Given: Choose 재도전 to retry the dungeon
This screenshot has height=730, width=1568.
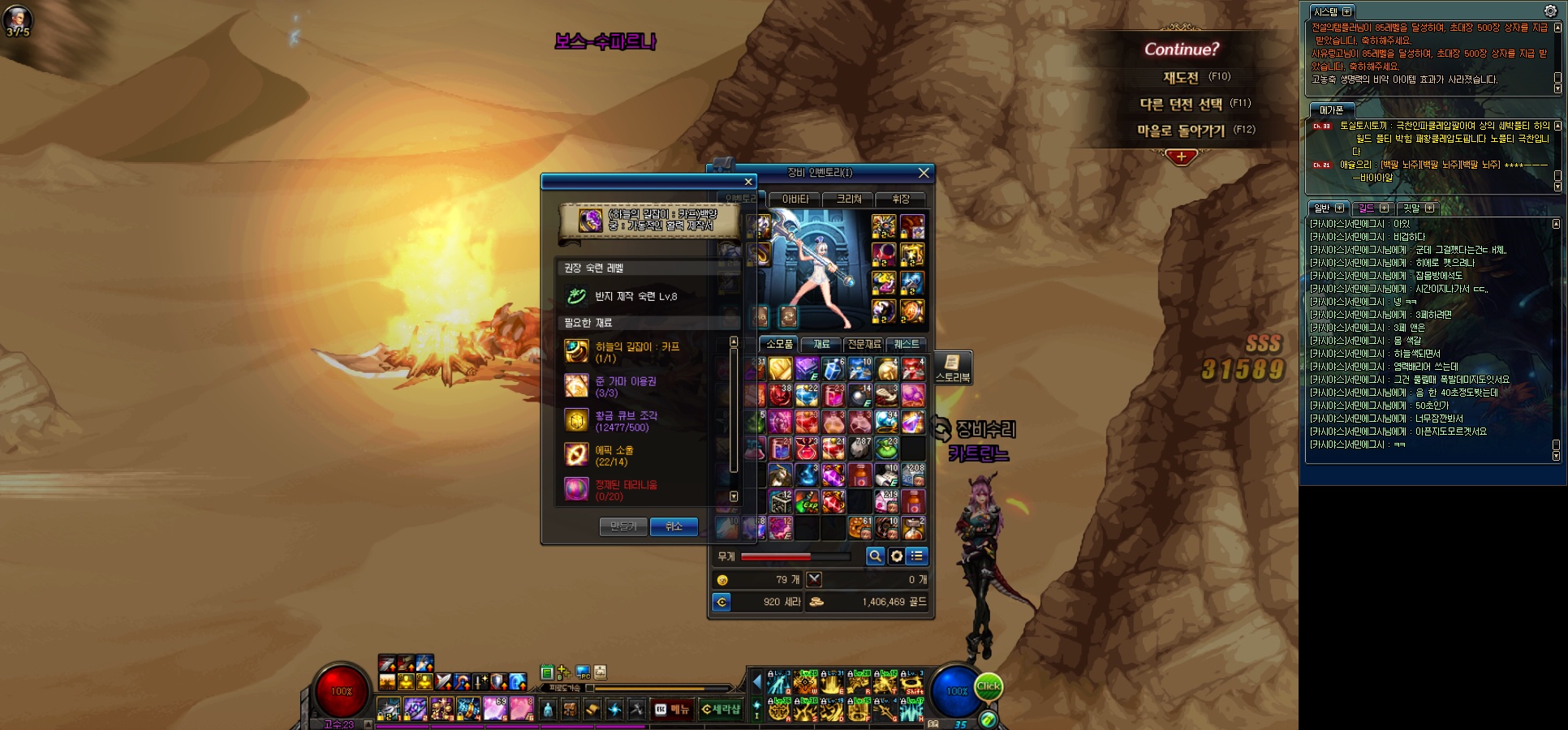Looking at the screenshot, I should coord(1181,78).
